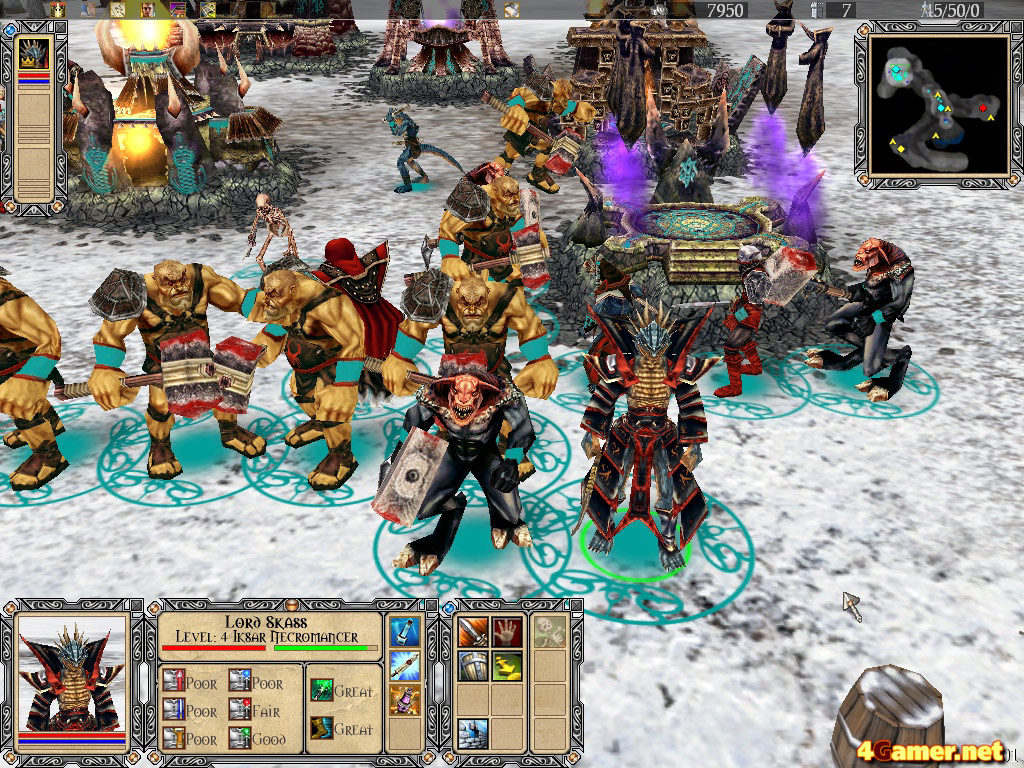
Task: Select the wooden shield defend command
Action: coord(472,667)
